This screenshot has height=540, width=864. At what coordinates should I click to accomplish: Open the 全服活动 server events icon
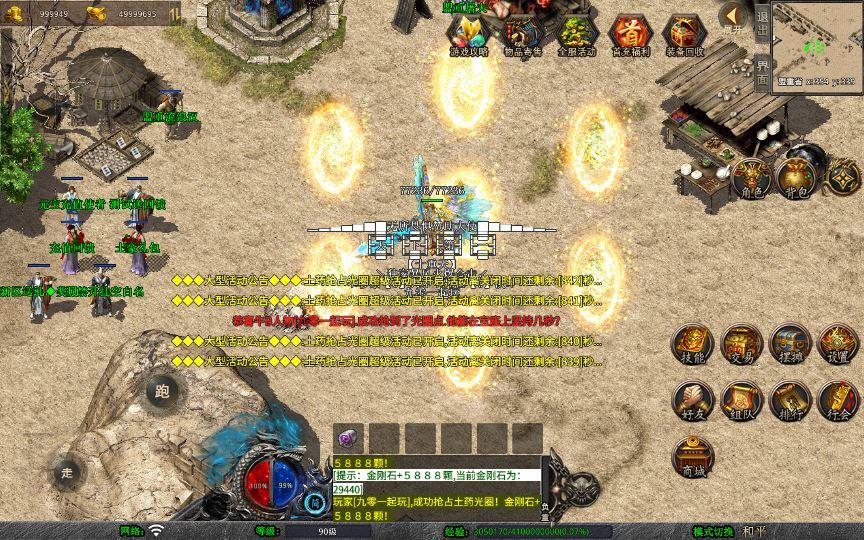[x=576, y=35]
